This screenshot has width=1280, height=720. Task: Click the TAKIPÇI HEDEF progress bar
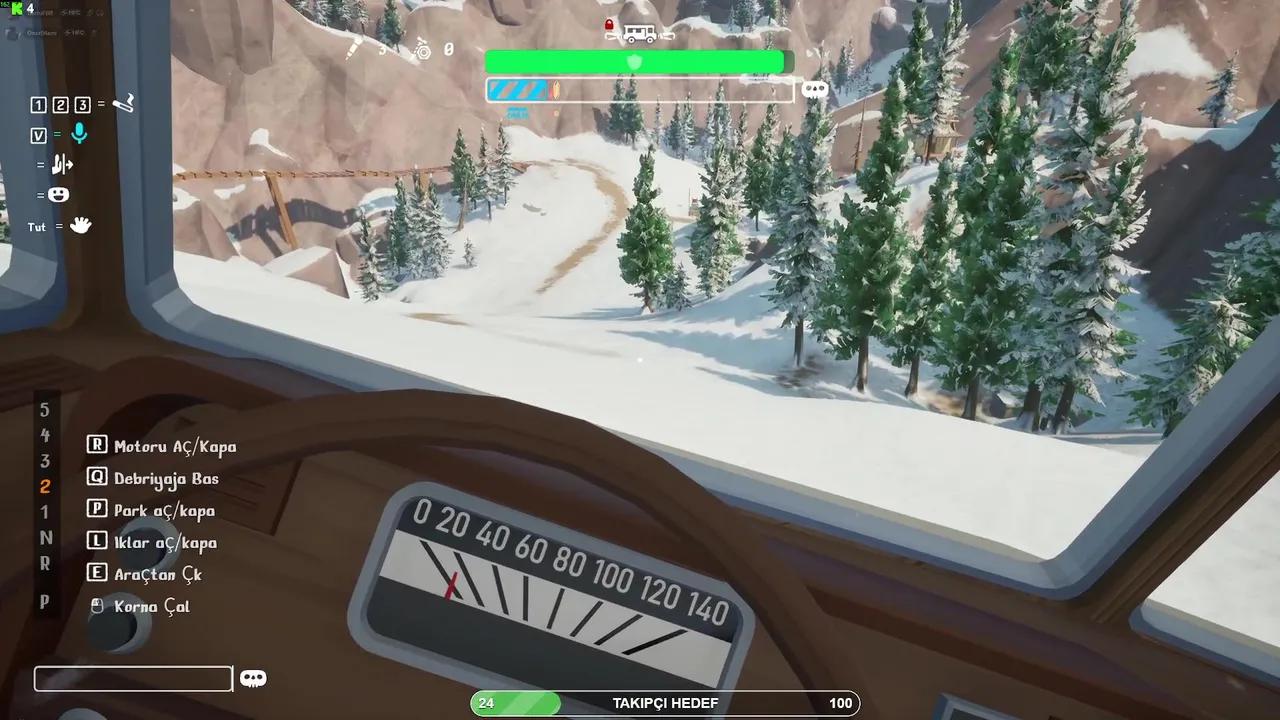click(x=665, y=703)
